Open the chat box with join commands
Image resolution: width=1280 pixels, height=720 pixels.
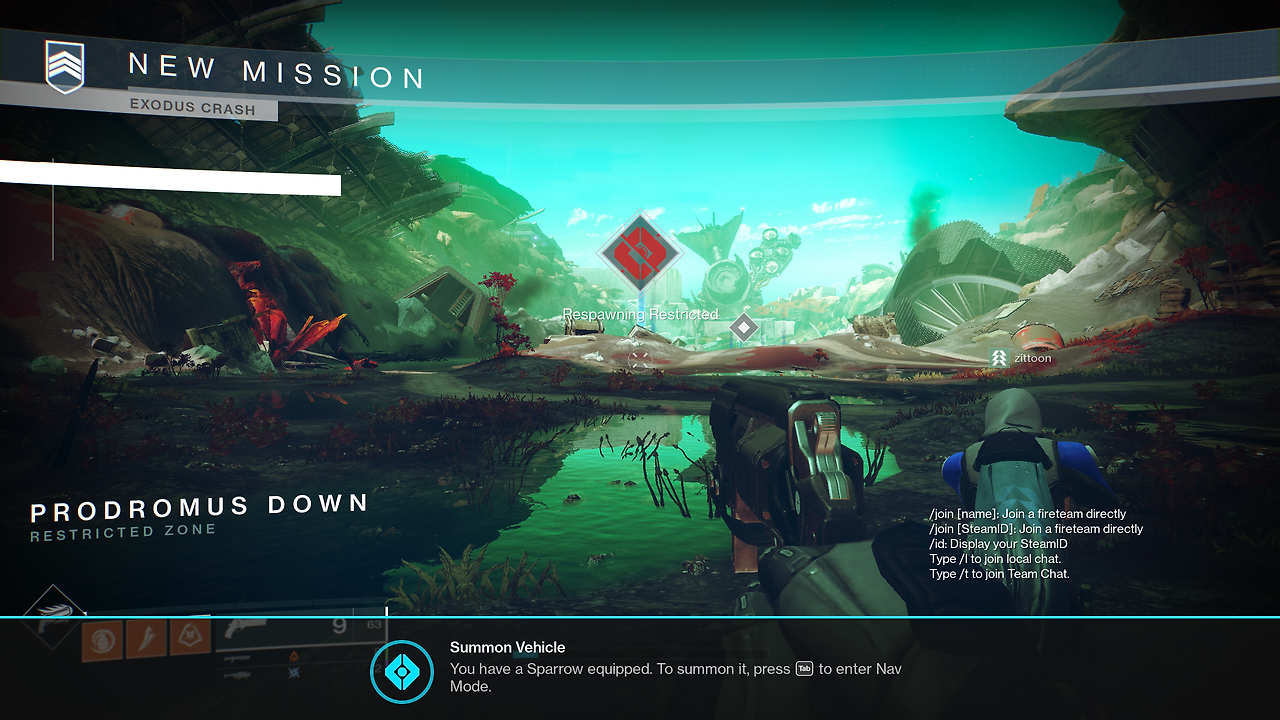(x=1035, y=544)
